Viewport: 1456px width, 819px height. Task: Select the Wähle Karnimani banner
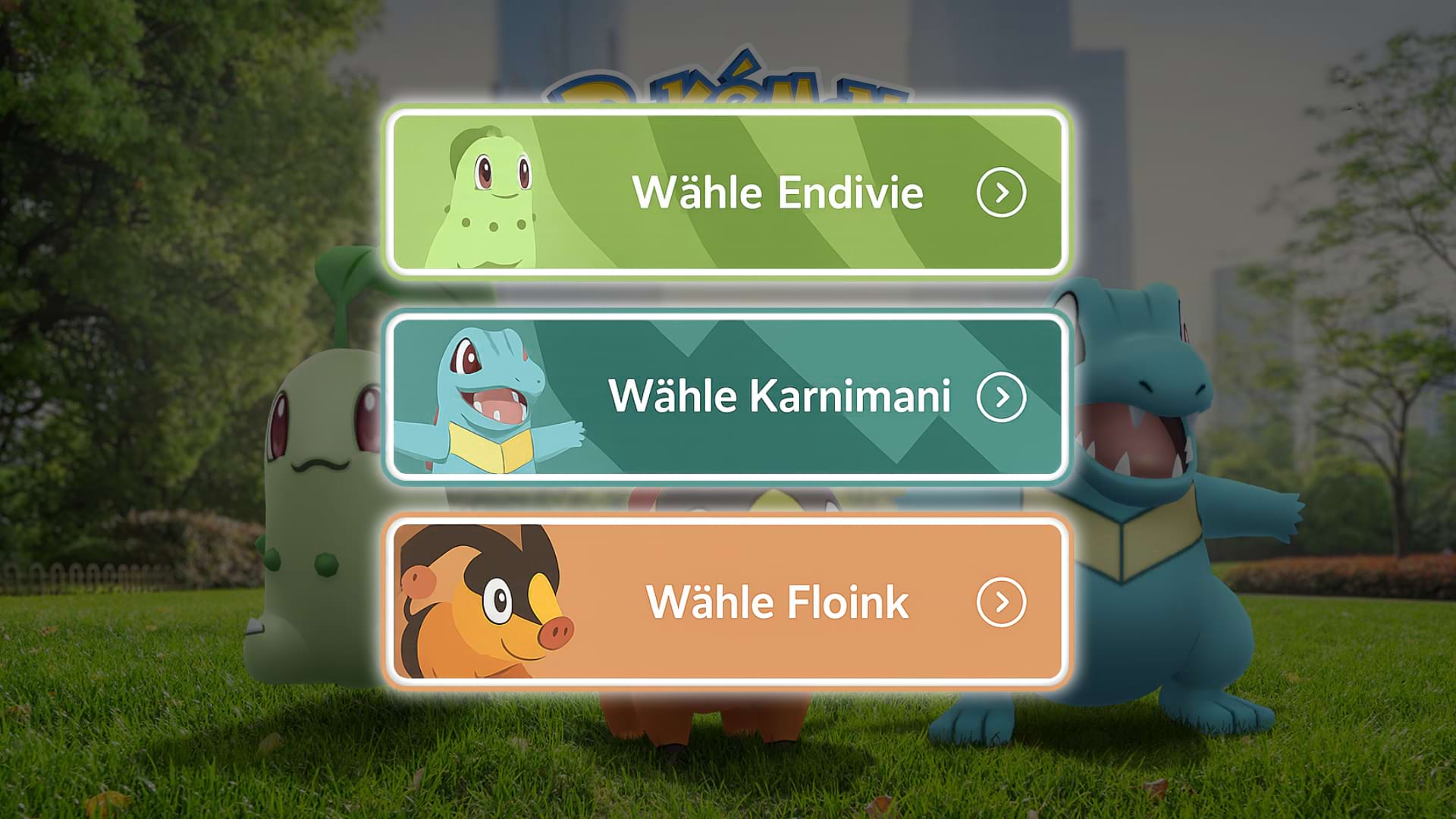pyautogui.click(x=728, y=397)
